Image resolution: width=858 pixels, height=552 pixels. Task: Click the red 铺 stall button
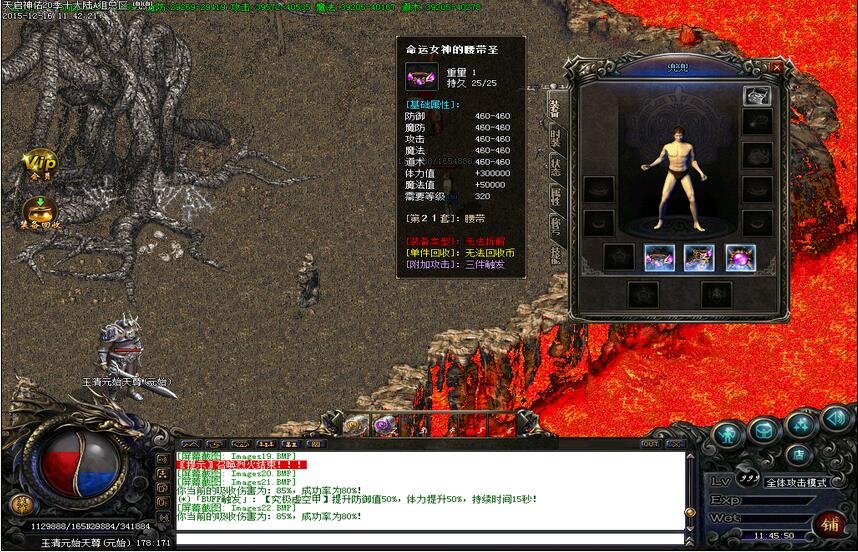830,524
